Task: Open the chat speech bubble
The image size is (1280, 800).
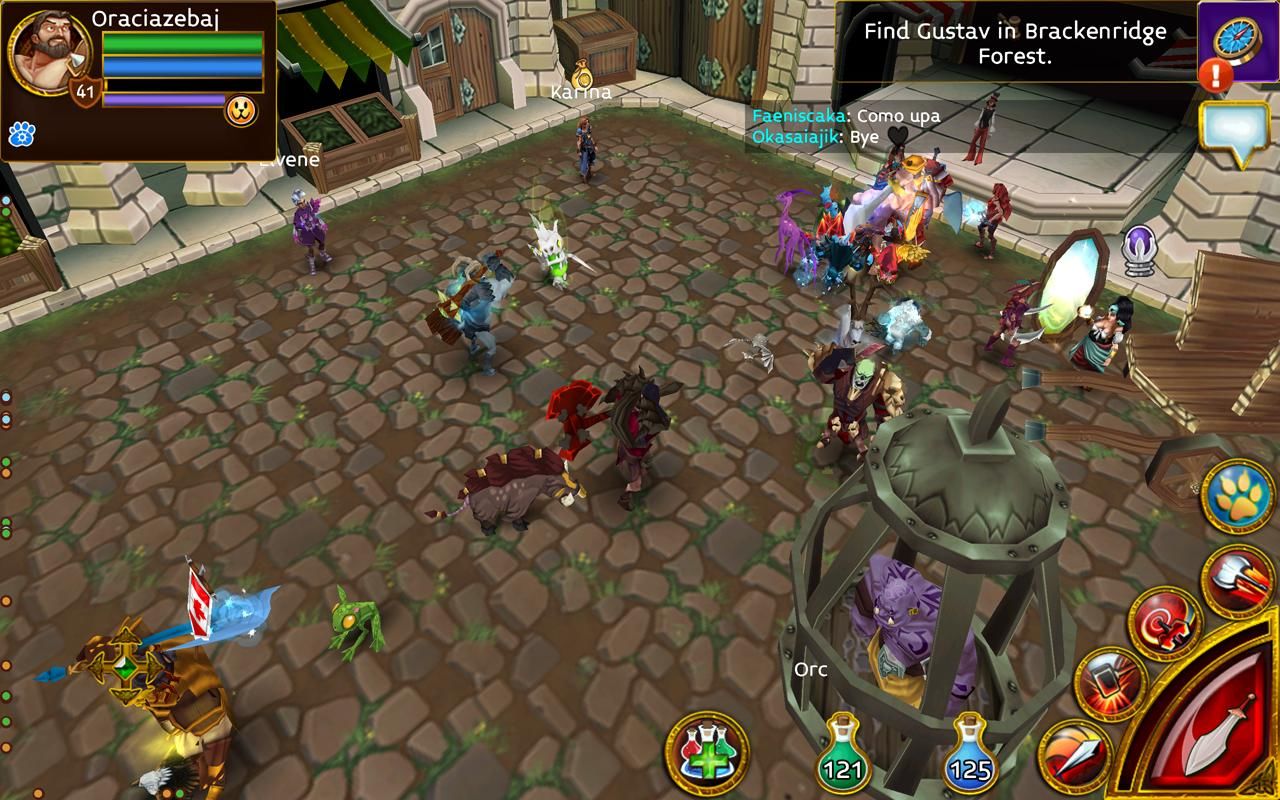Action: 1236,129
